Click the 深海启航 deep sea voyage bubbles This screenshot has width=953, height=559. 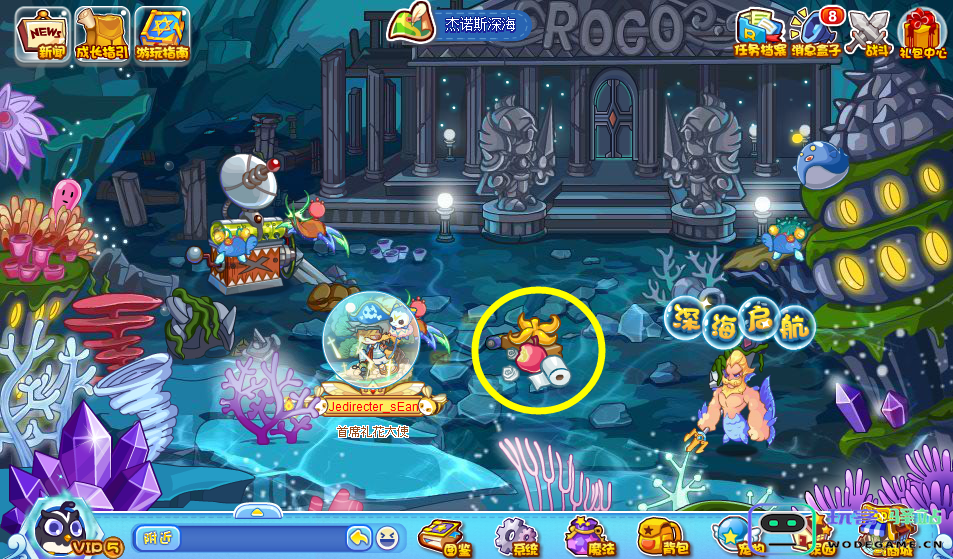click(740, 322)
